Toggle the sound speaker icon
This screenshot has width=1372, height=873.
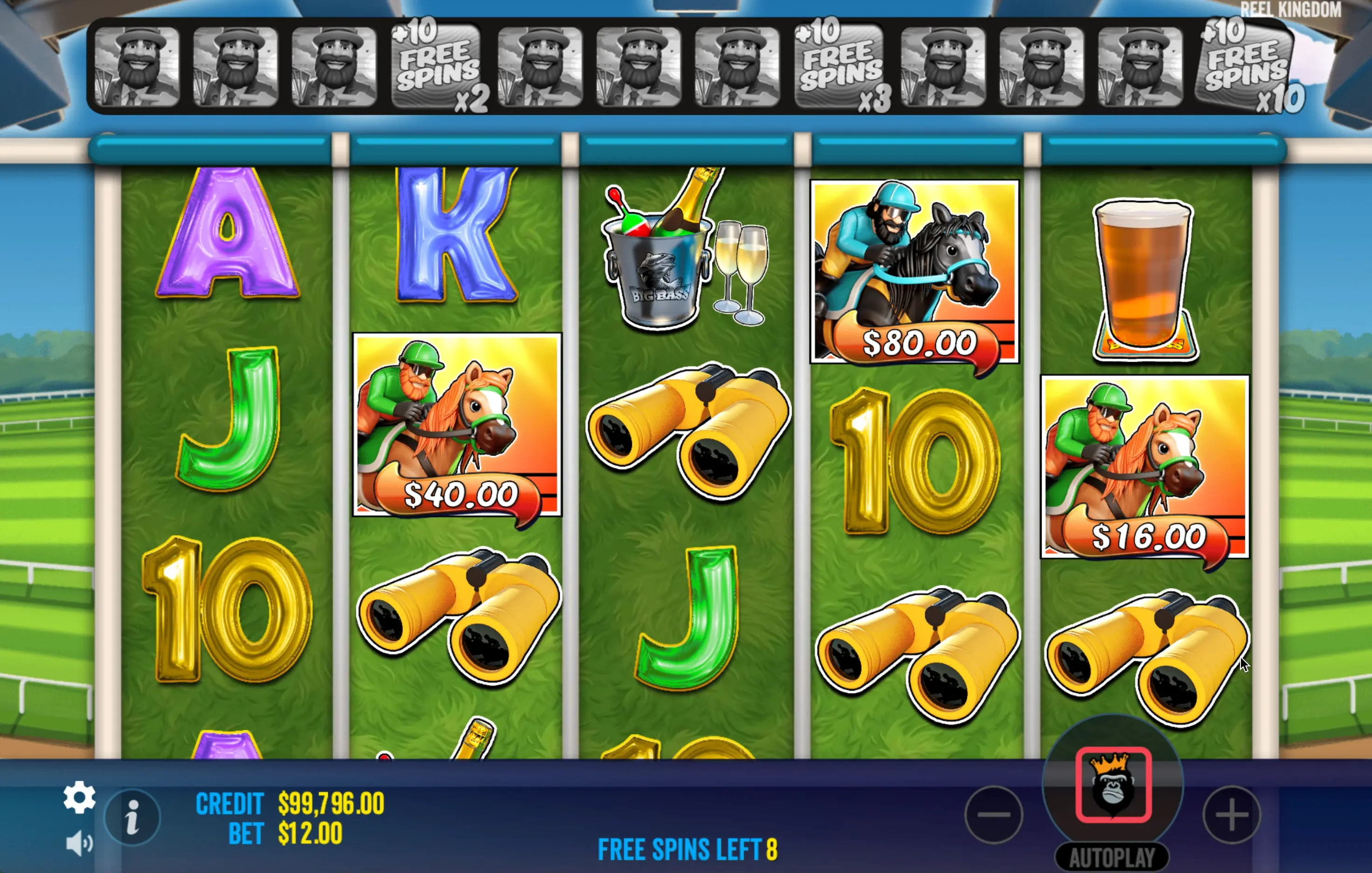[79, 843]
